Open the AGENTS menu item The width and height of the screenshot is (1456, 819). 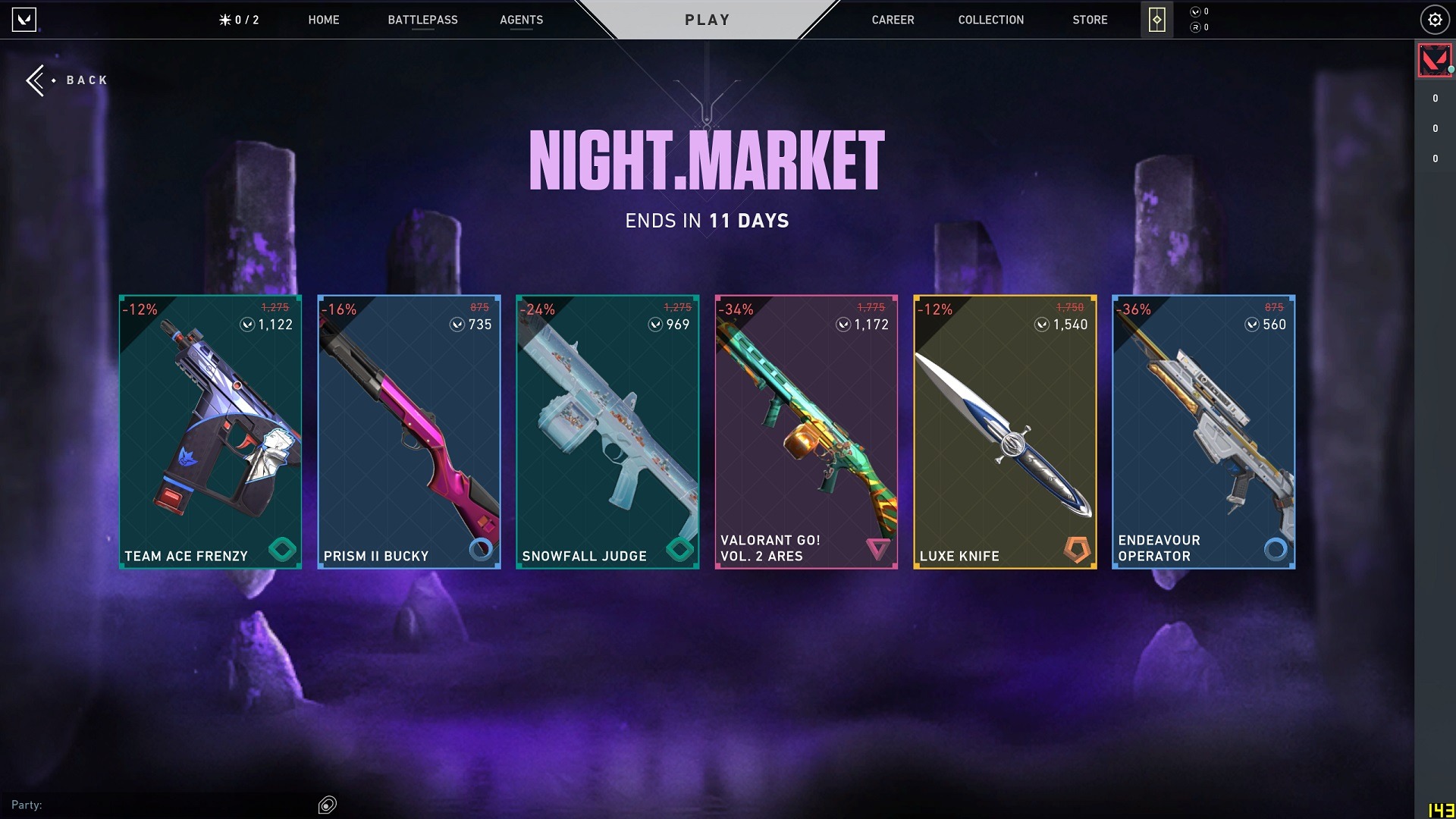(521, 20)
